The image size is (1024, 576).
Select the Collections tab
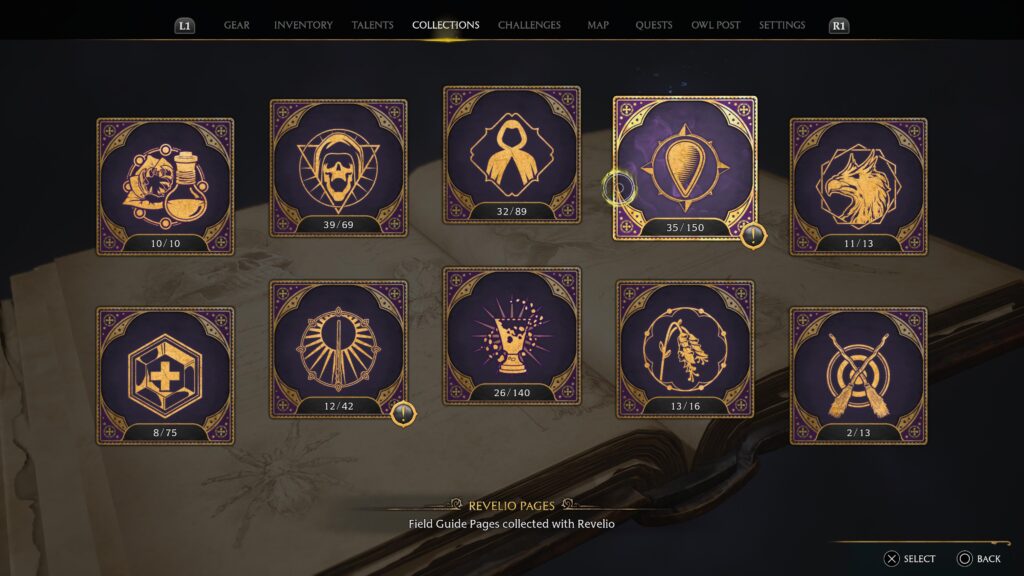(446, 25)
